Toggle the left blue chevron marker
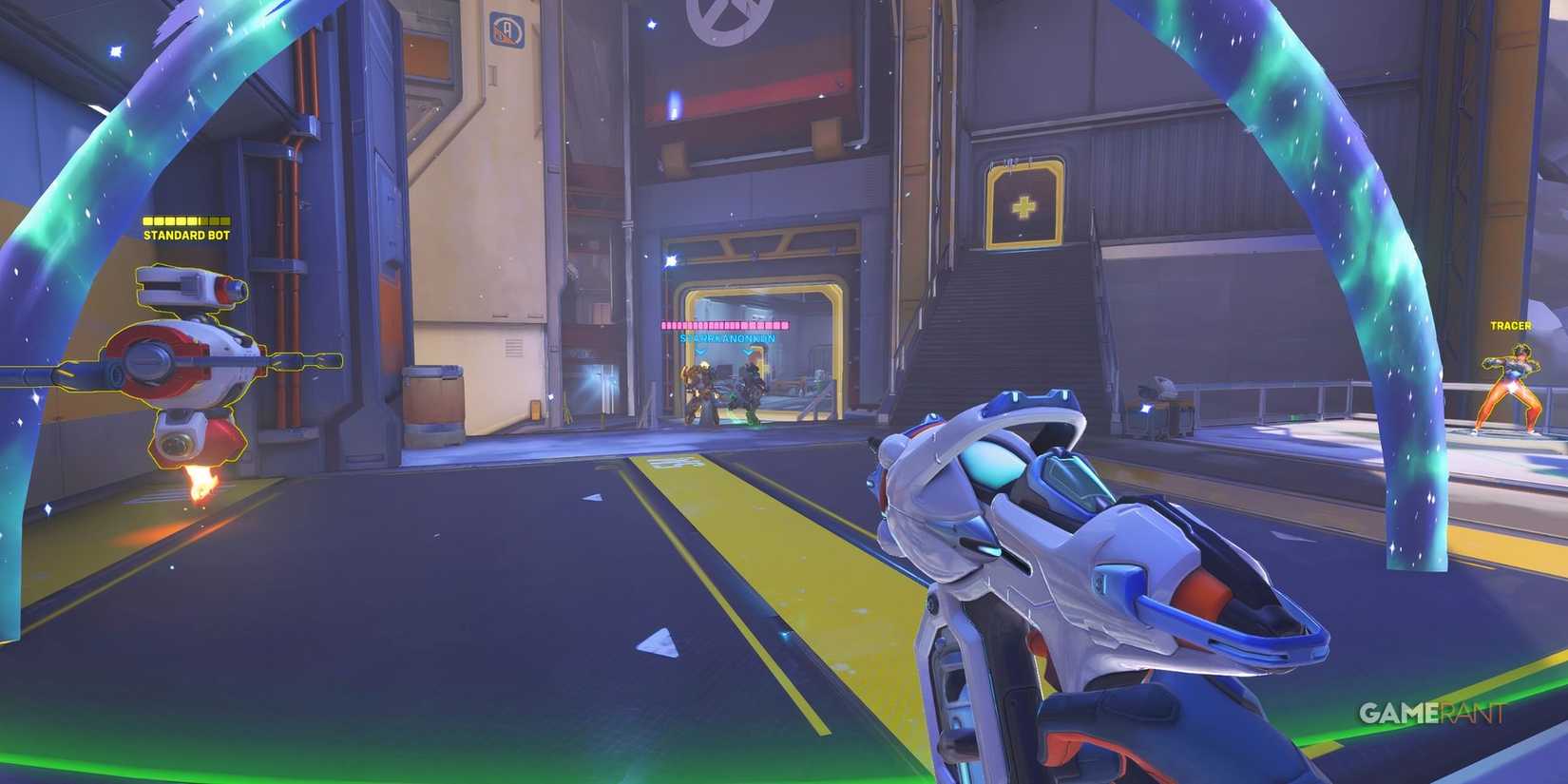Screen dimensions: 1568x784 pos(700,352)
